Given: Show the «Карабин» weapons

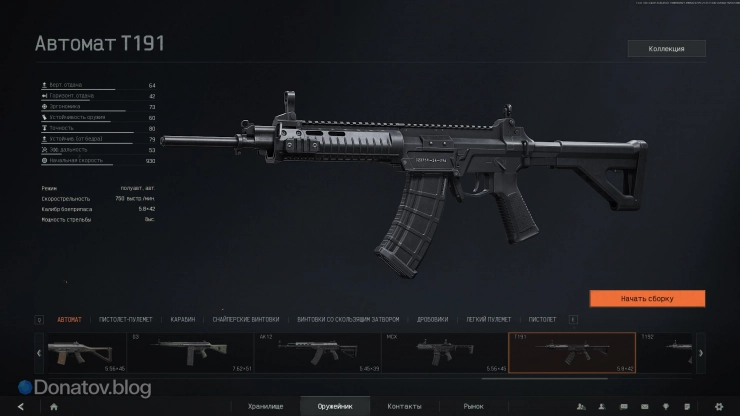Looking at the screenshot, I should [180, 319].
